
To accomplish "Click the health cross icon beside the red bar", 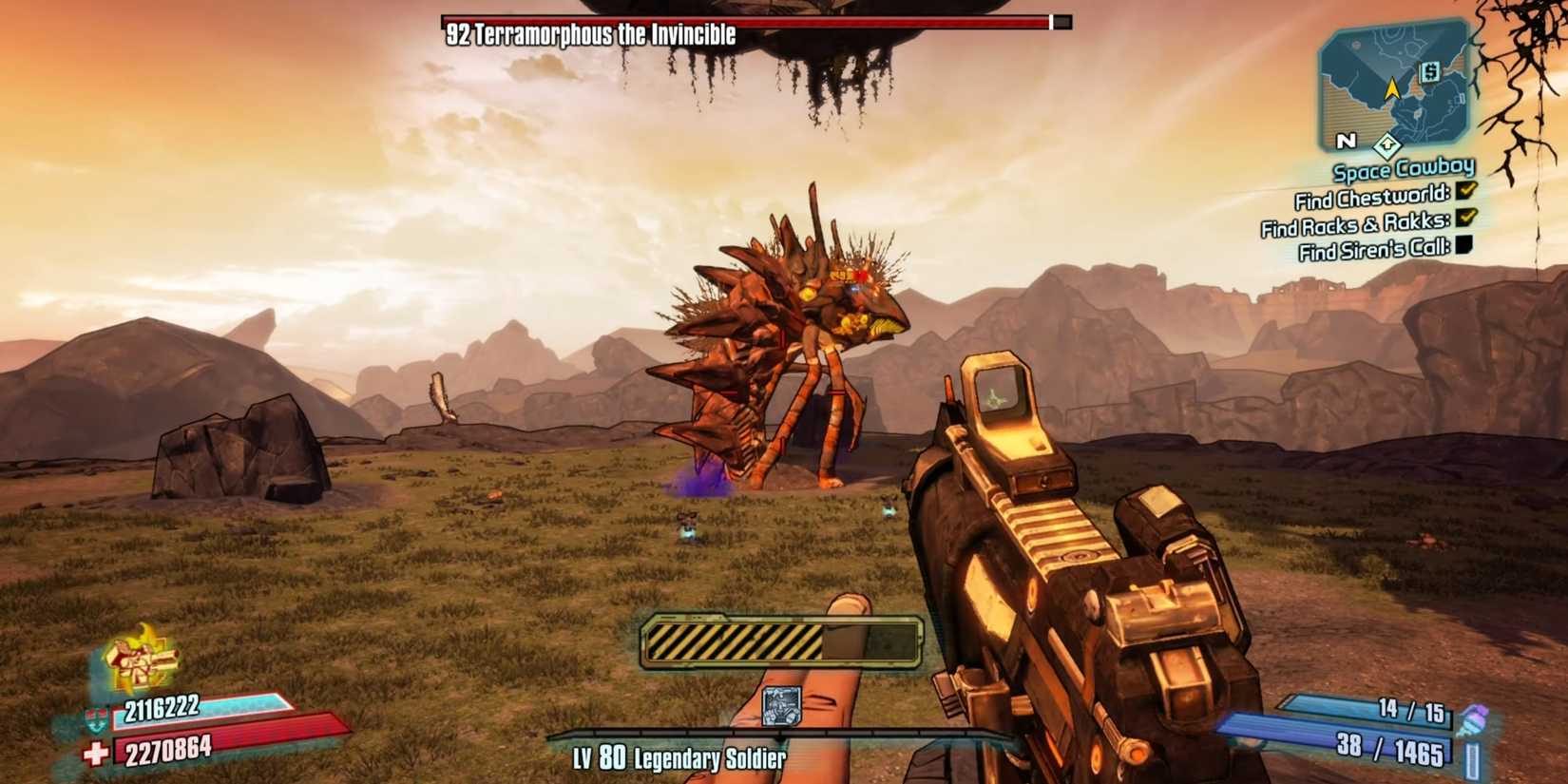I will [x=94, y=749].
